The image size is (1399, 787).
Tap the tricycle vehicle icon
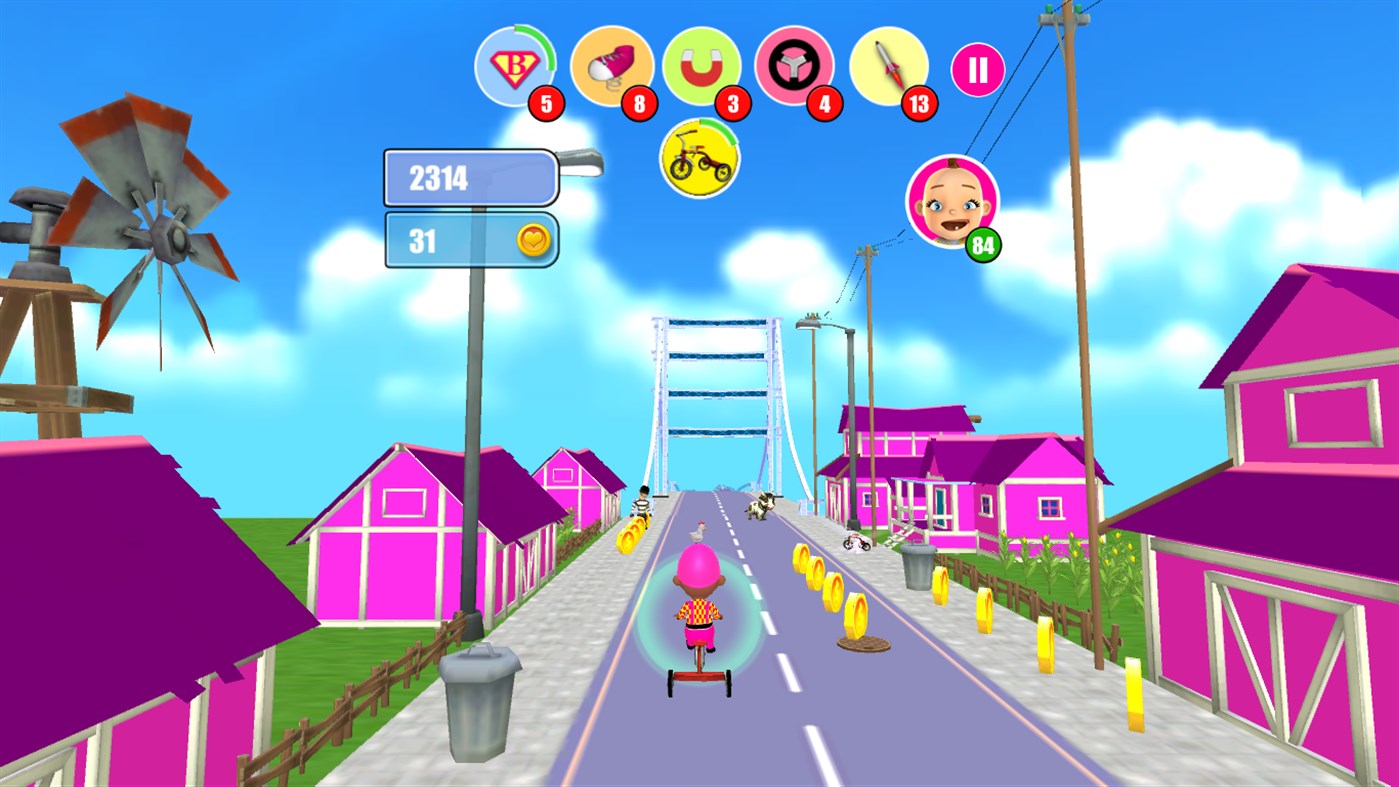[x=698, y=158]
